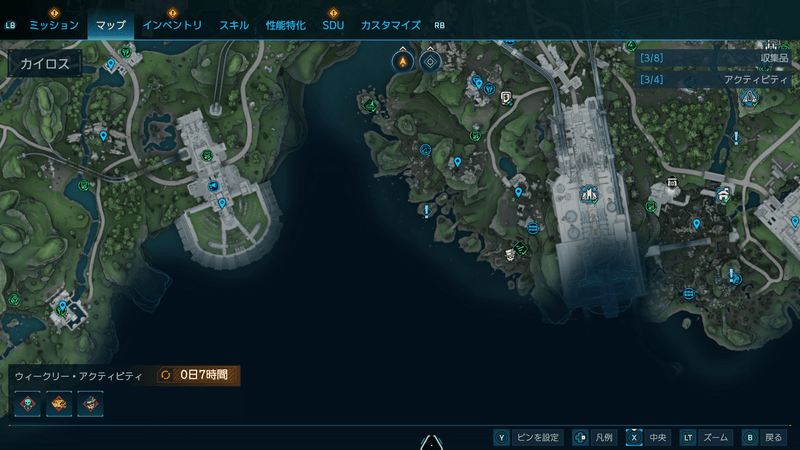Select the diamond marker beside the flame marker
Image resolution: width=800 pixels, height=450 pixels.
click(x=431, y=62)
